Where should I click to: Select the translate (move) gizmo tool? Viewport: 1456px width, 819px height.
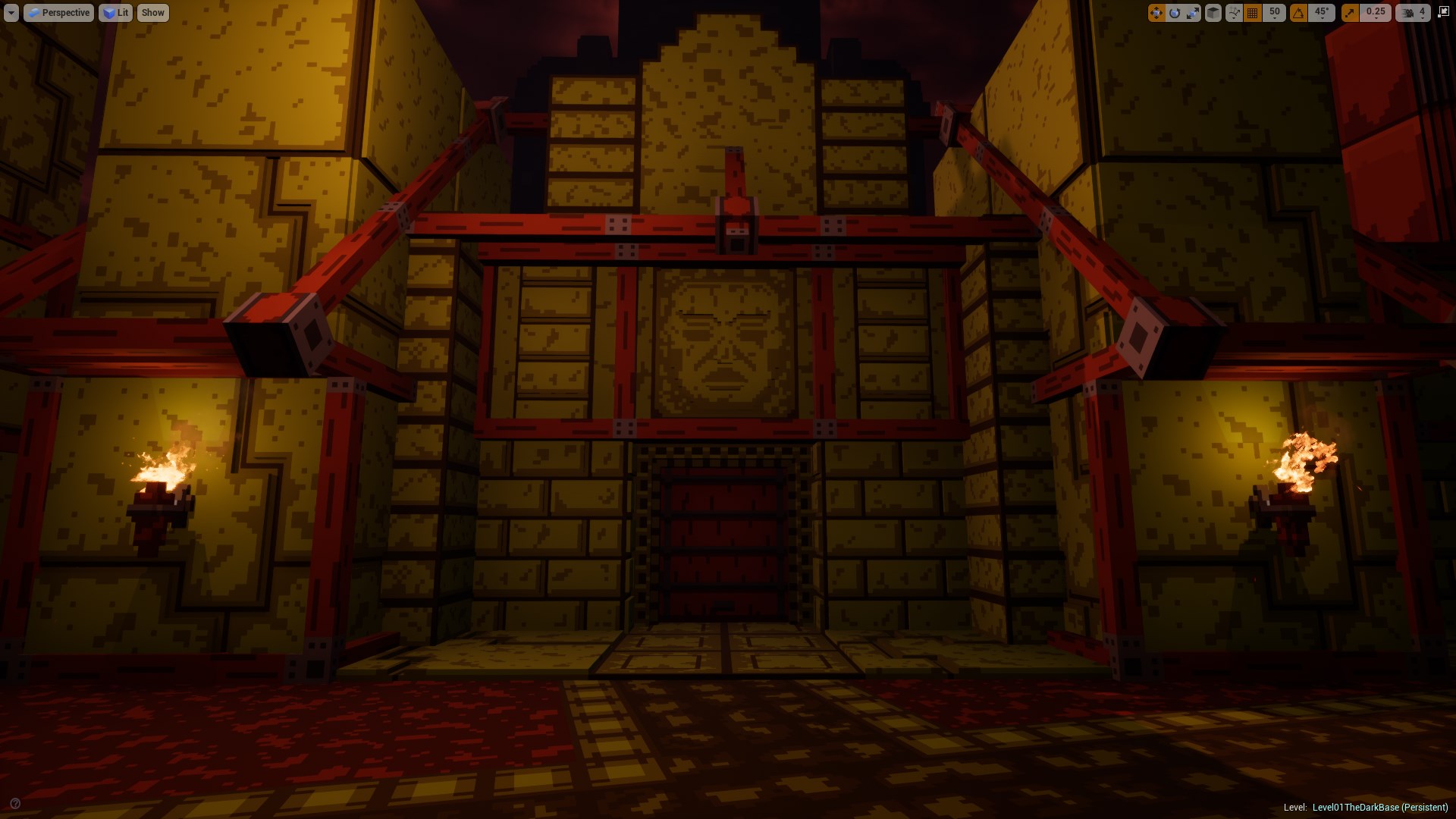click(x=1156, y=13)
